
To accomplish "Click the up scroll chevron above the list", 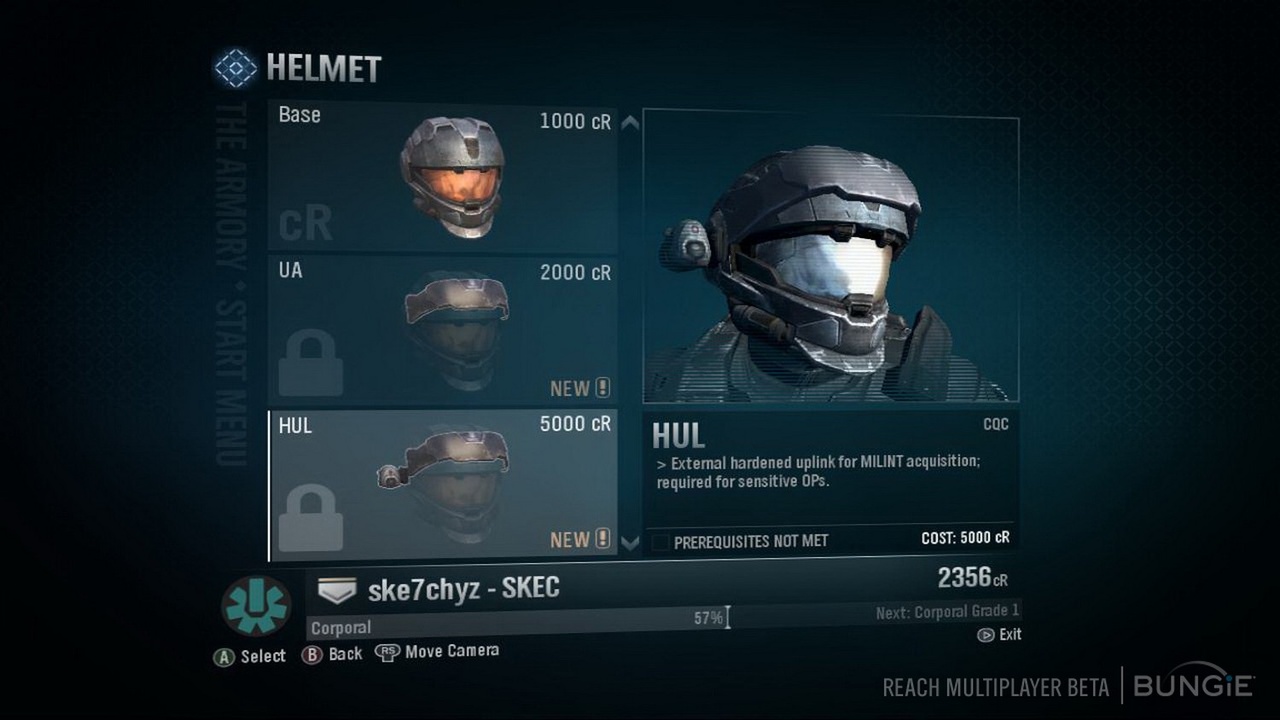I will [630, 124].
